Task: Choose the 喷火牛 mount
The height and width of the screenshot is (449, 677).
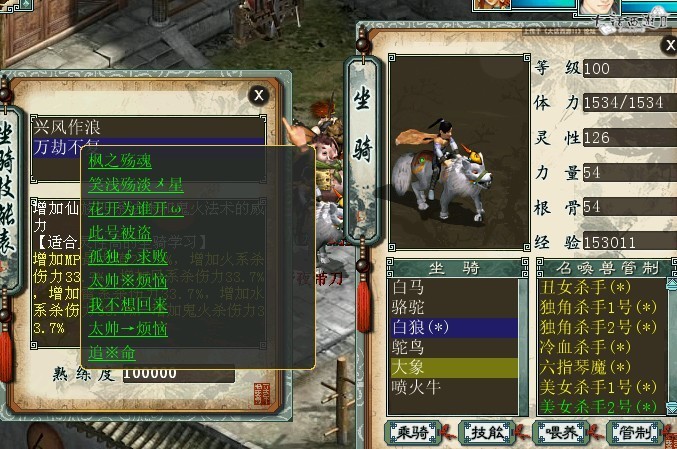Action: [x=416, y=387]
